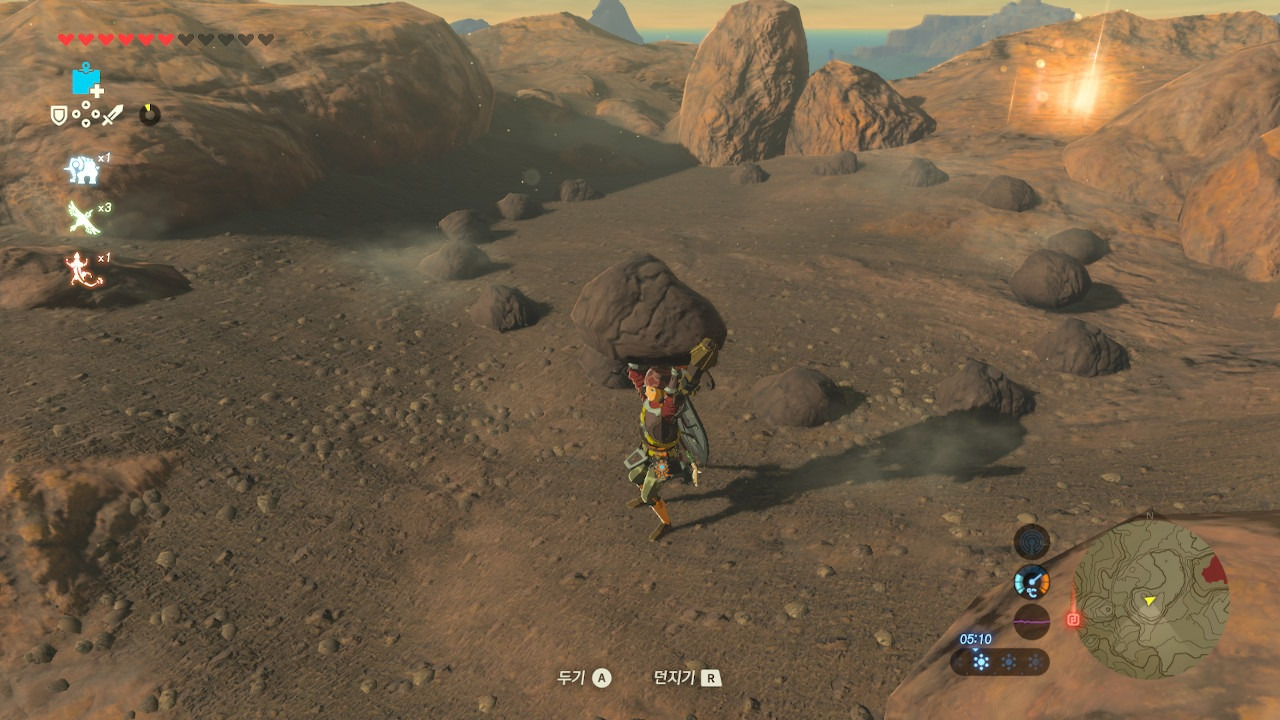This screenshot has height=720, width=1280.
Task: Open the shield quick-select icon
Action: (59, 115)
